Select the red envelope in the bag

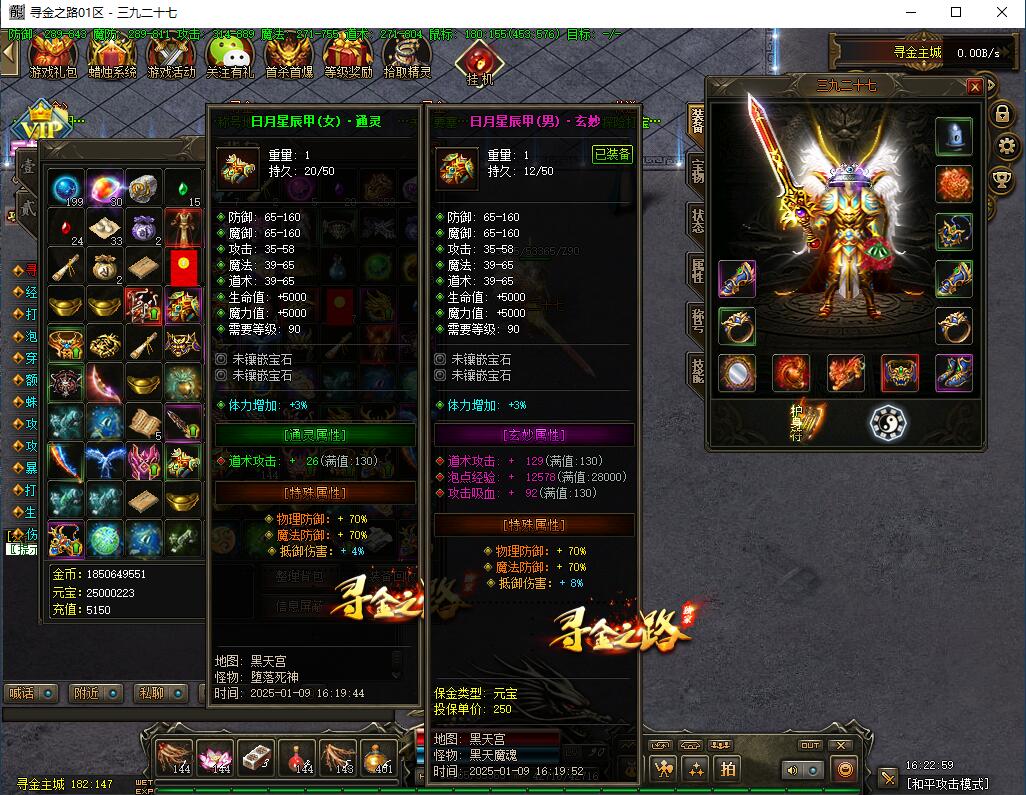click(x=182, y=266)
